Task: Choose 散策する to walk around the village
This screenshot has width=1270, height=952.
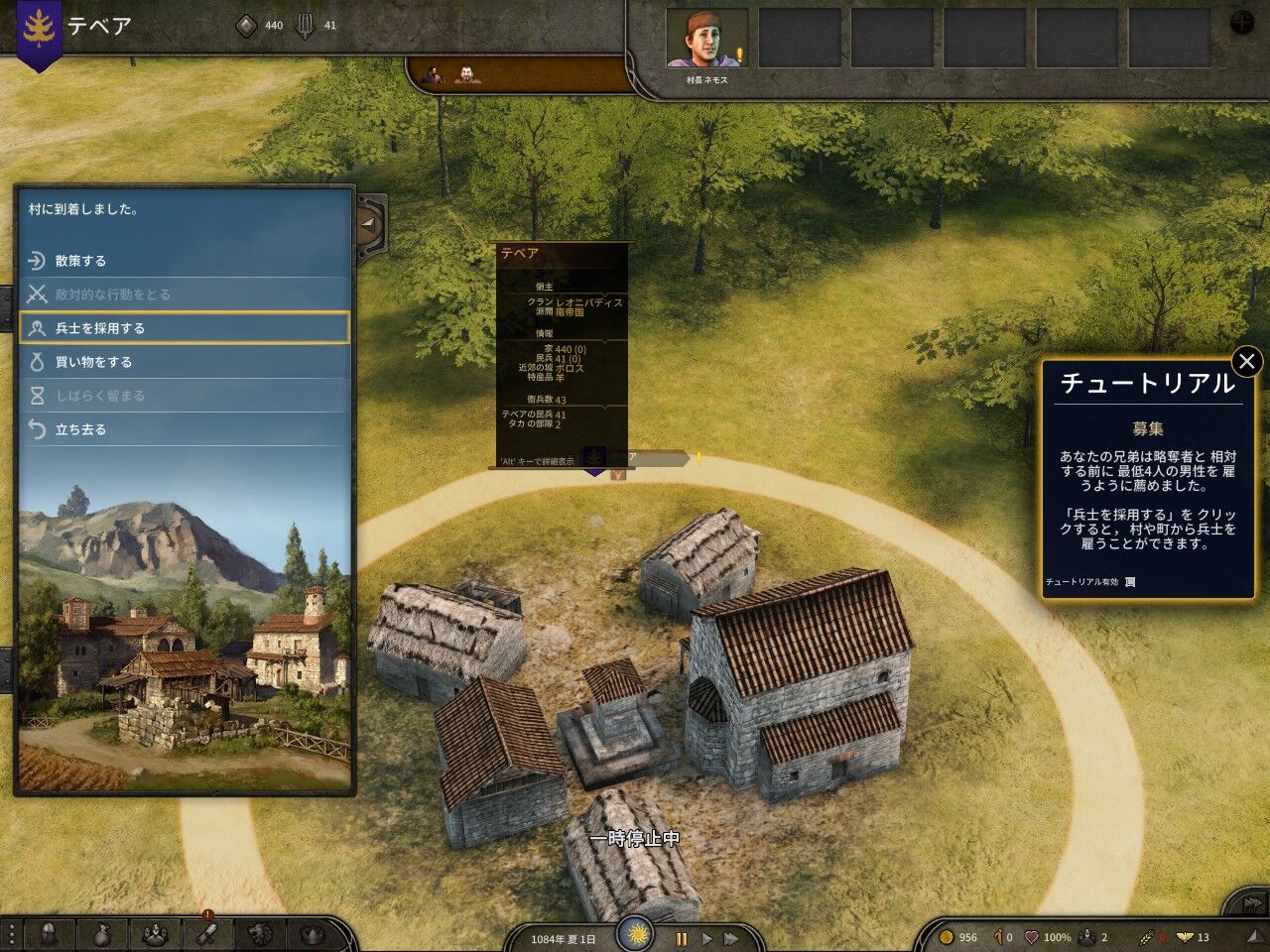Action: pyautogui.click(x=184, y=261)
